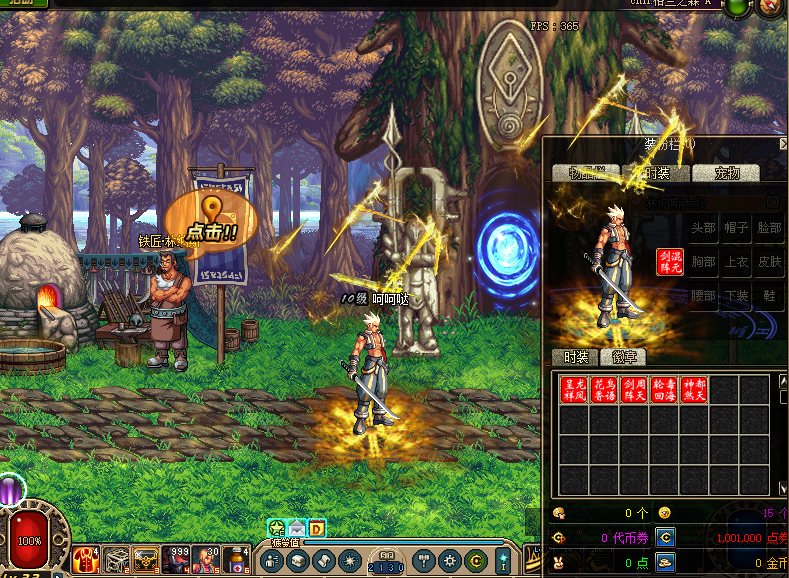This screenshot has width=789, height=578.
Task: Select the 鞋 shoes slot
Action: (x=769, y=296)
